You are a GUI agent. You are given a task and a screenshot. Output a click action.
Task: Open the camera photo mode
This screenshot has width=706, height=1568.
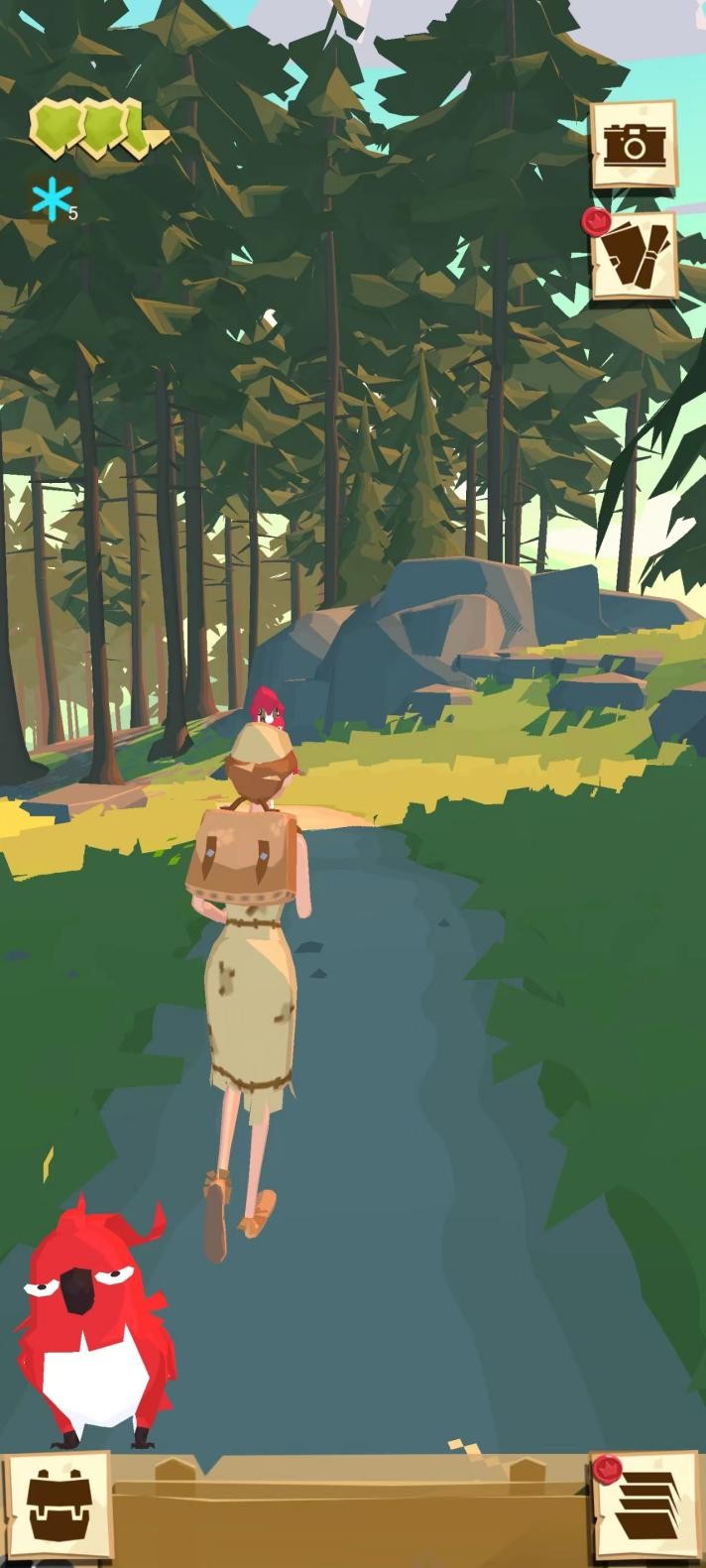click(634, 145)
